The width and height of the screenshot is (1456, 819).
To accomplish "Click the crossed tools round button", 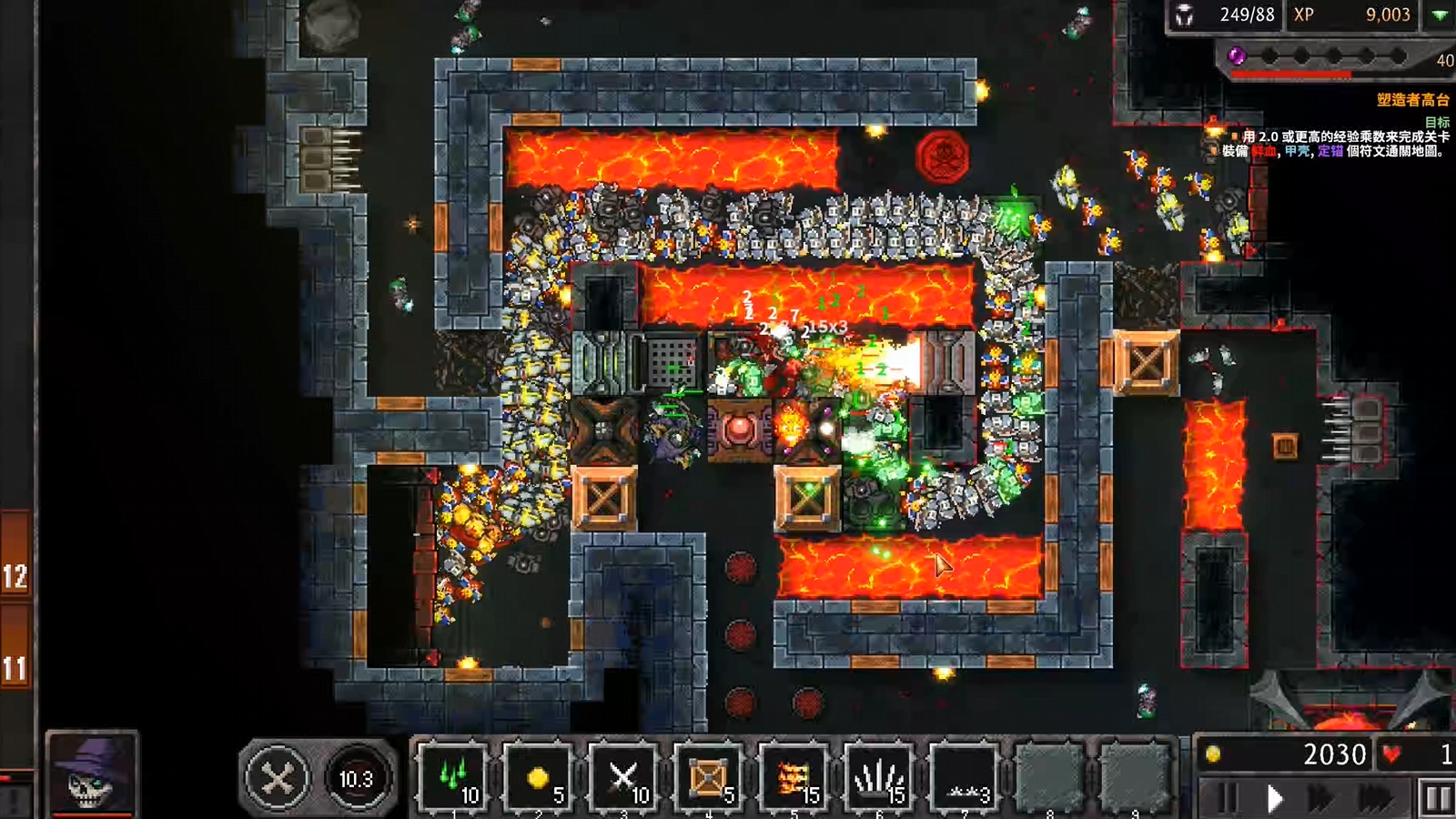I will (278, 778).
